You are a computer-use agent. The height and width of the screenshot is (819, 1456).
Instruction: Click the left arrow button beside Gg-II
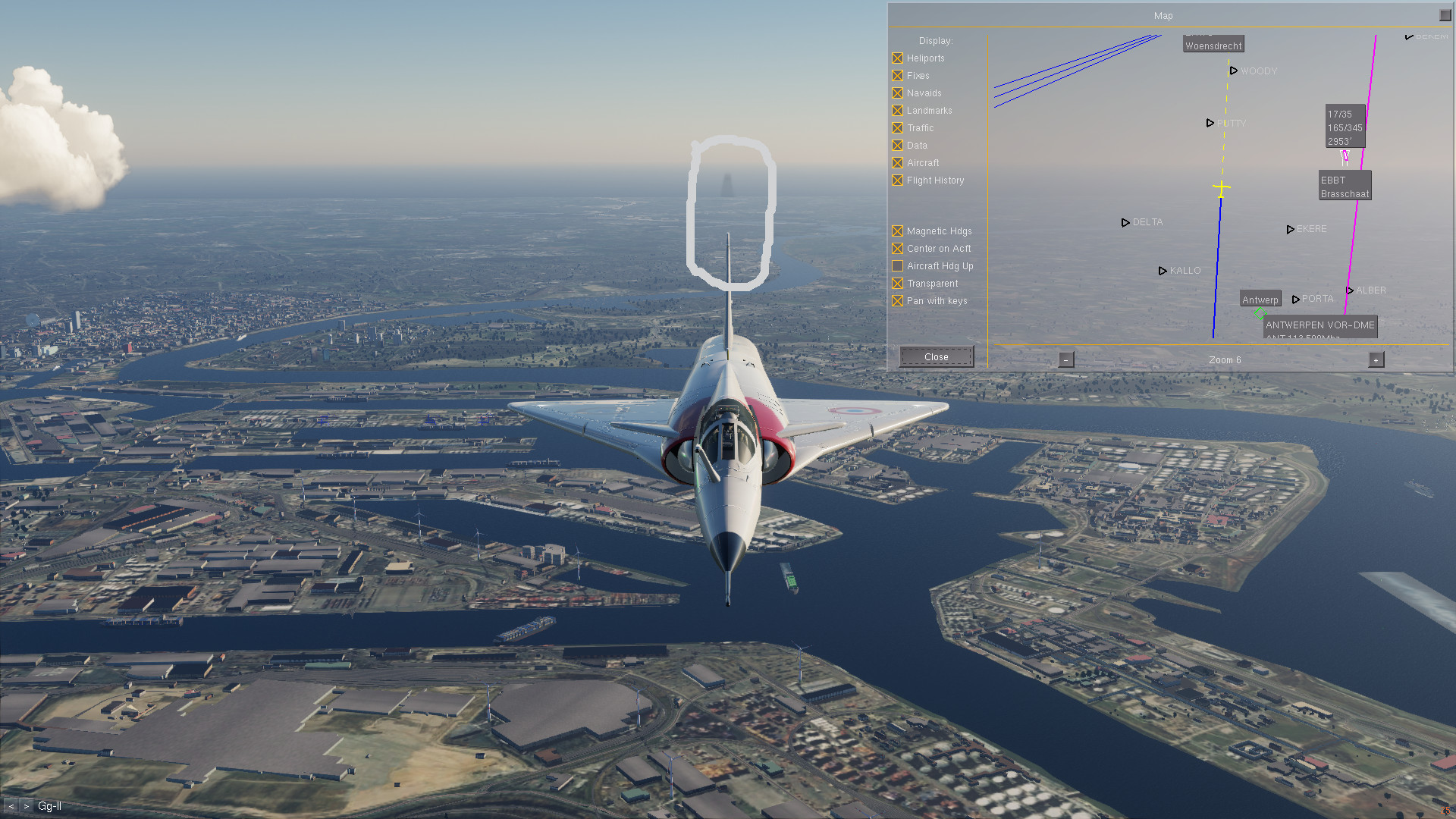tap(11, 806)
